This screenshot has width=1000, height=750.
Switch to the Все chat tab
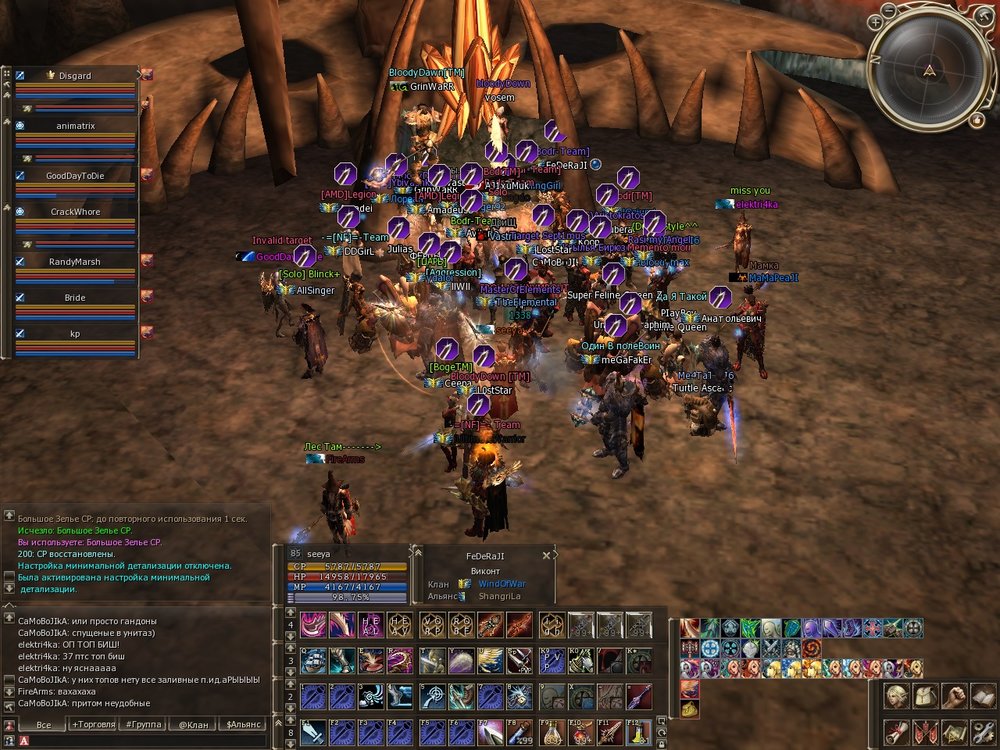point(43,723)
